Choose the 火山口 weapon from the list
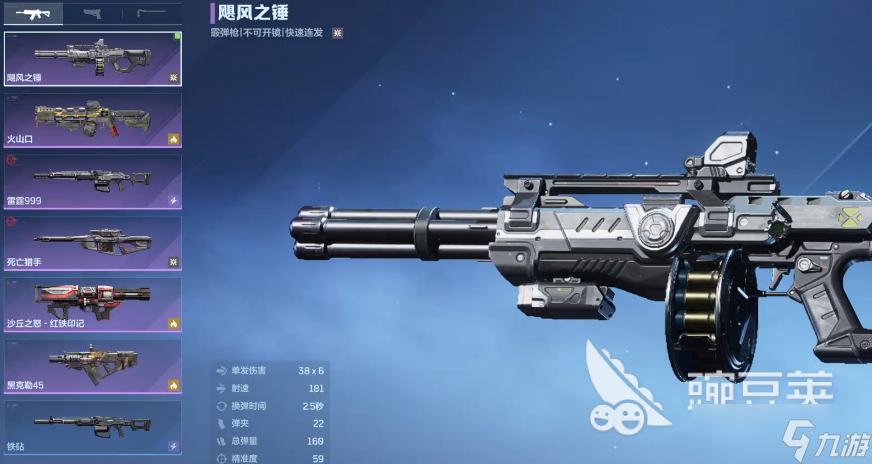This screenshot has width=872, height=464. pos(93,120)
